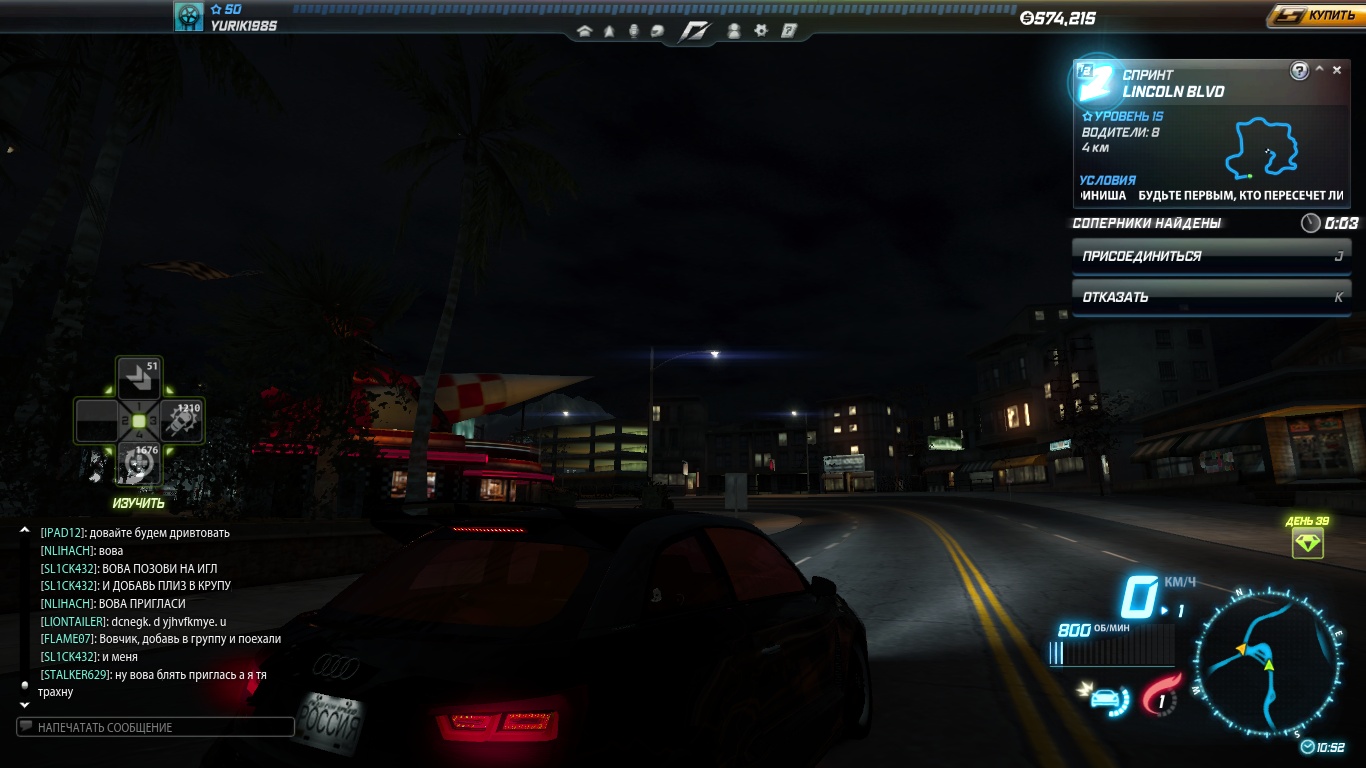Image resolution: width=1366 pixels, height=768 pixels.
Task: Close the Lincoln Blvd event panel
Action: click(1337, 70)
